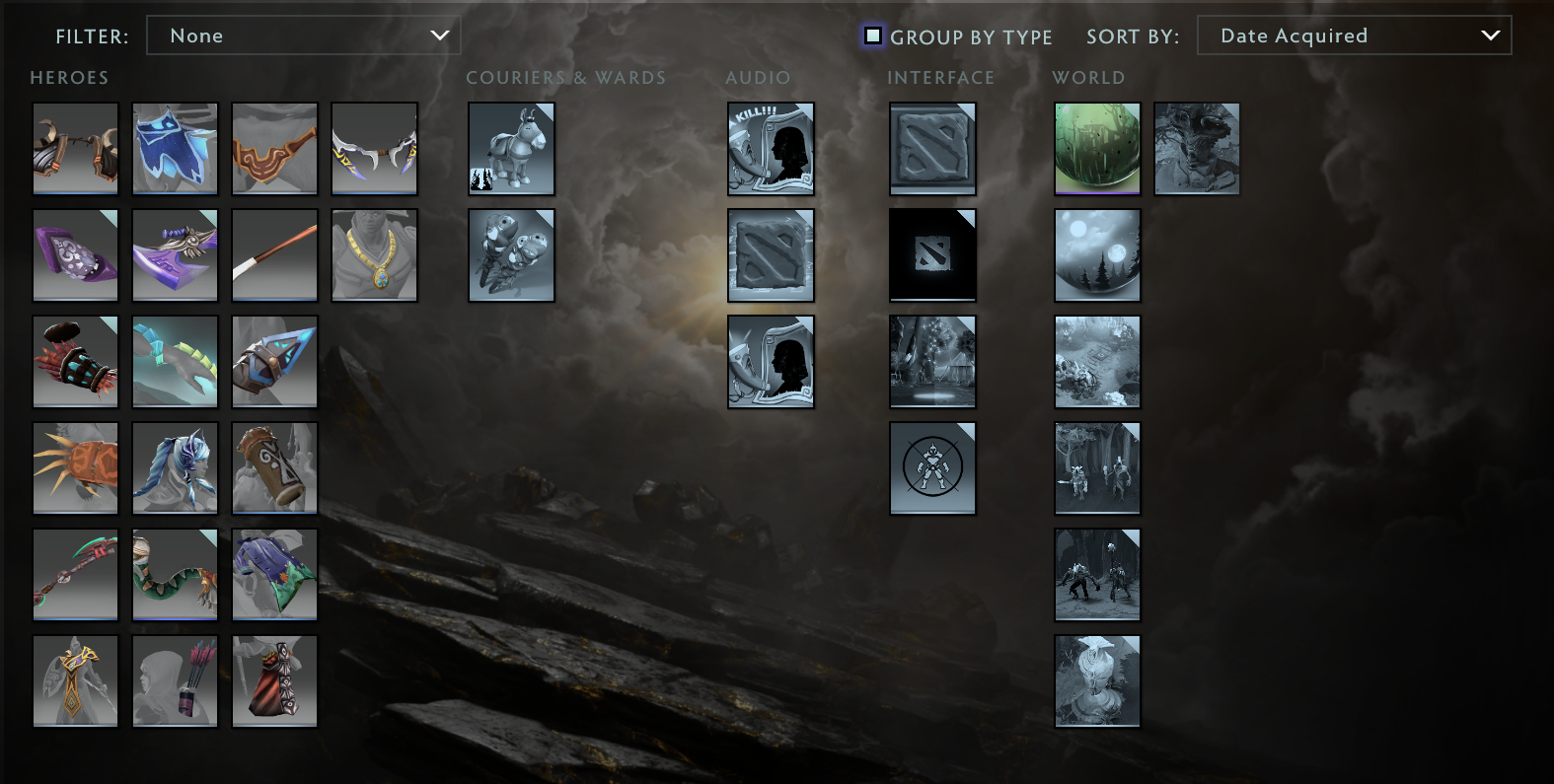
Task: Enable the Group By Type checkbox
Action: 872,36
